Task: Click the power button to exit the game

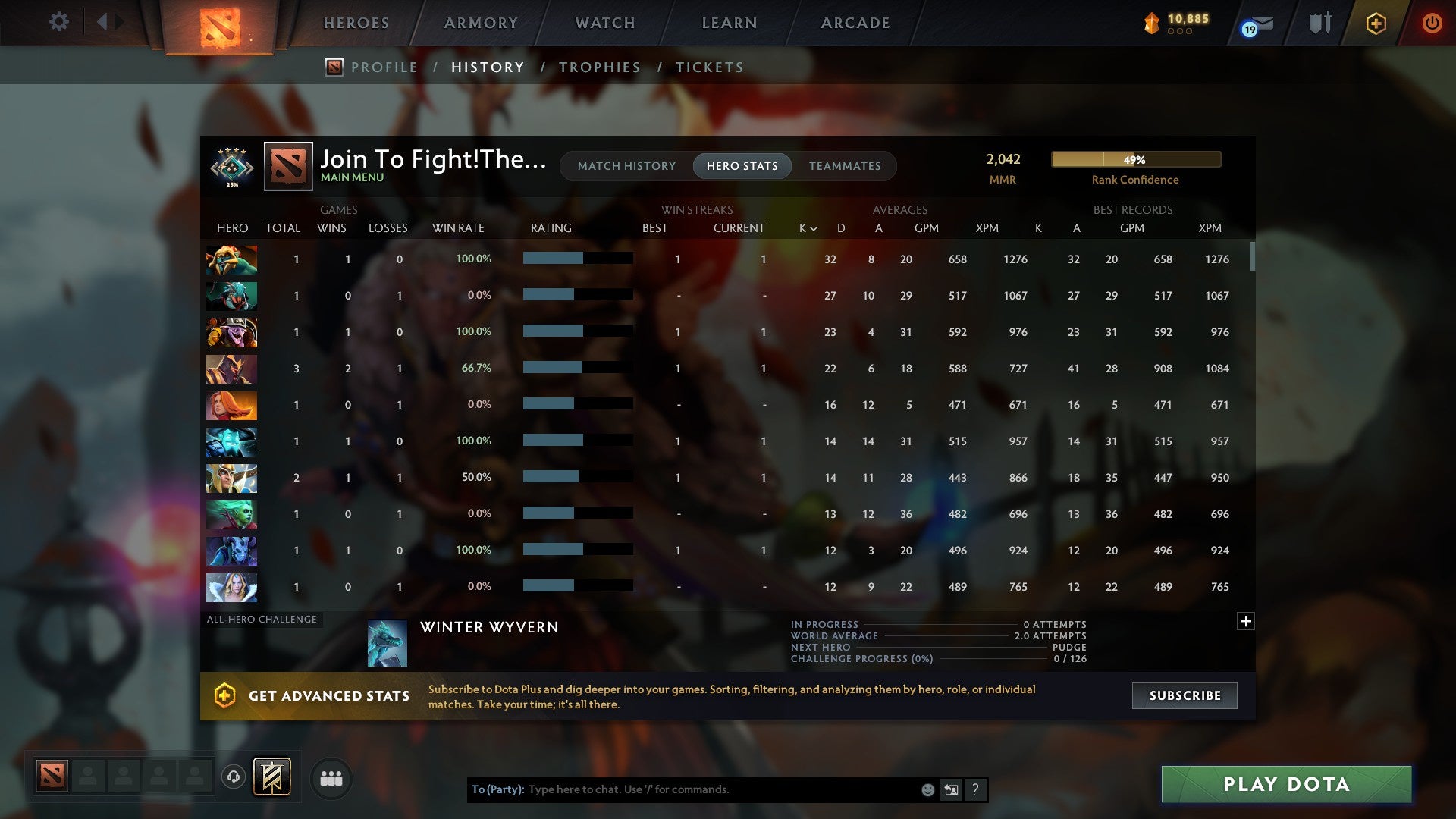Action: (x=1432, y=23)
